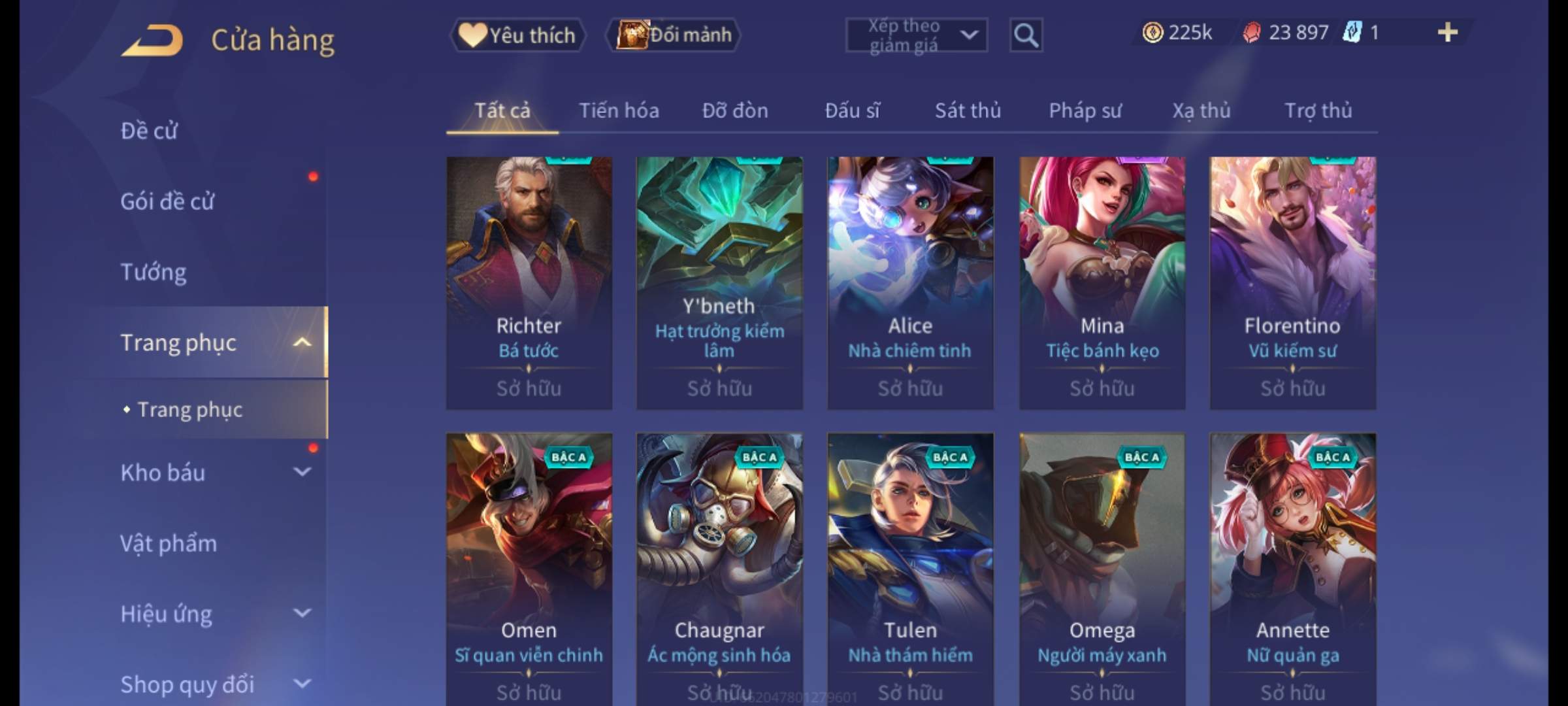Open the Xếp theo giảm giá sort dropdown

pos(916,35)
